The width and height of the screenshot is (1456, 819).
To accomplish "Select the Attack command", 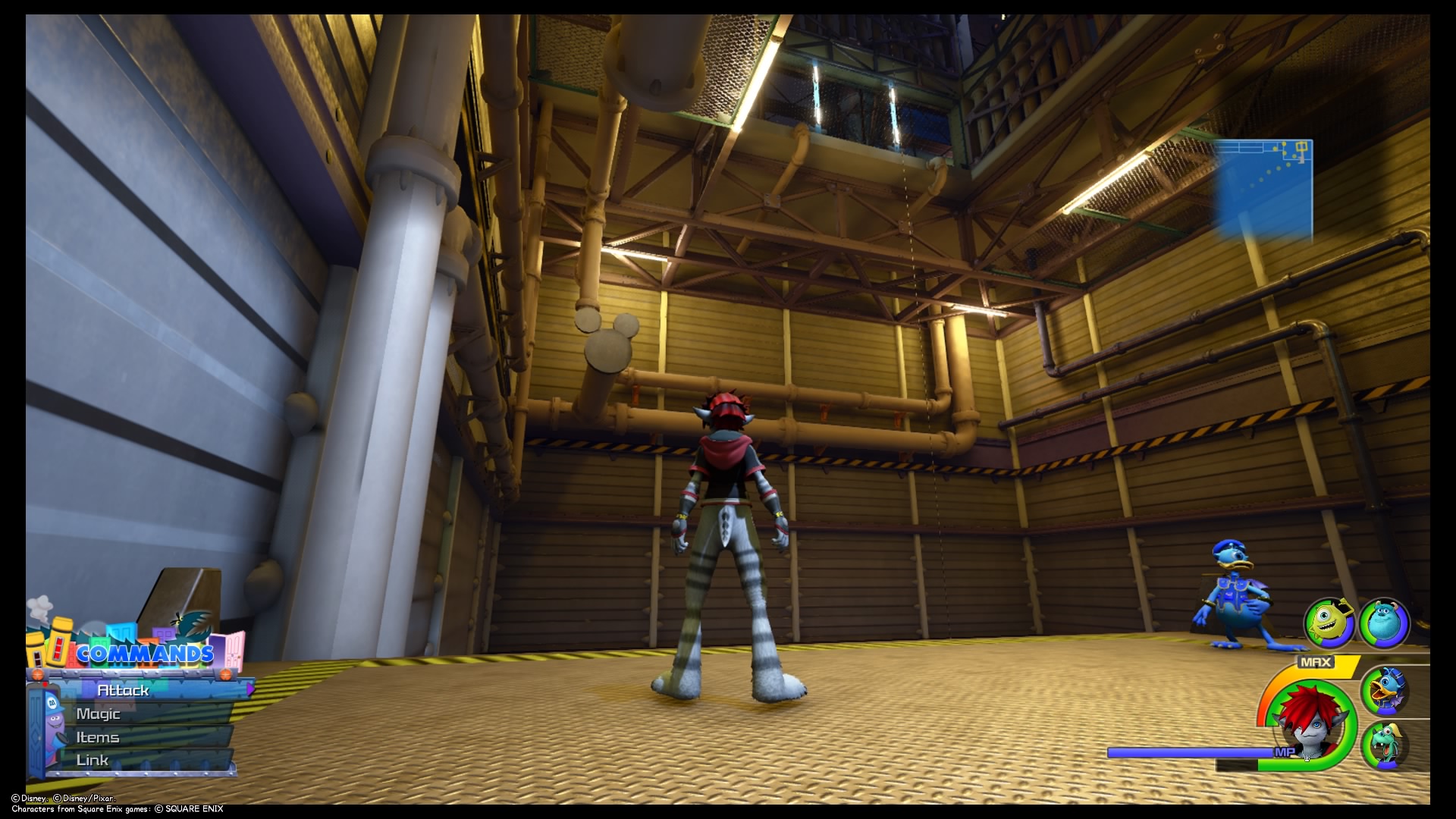I will 121,690.
